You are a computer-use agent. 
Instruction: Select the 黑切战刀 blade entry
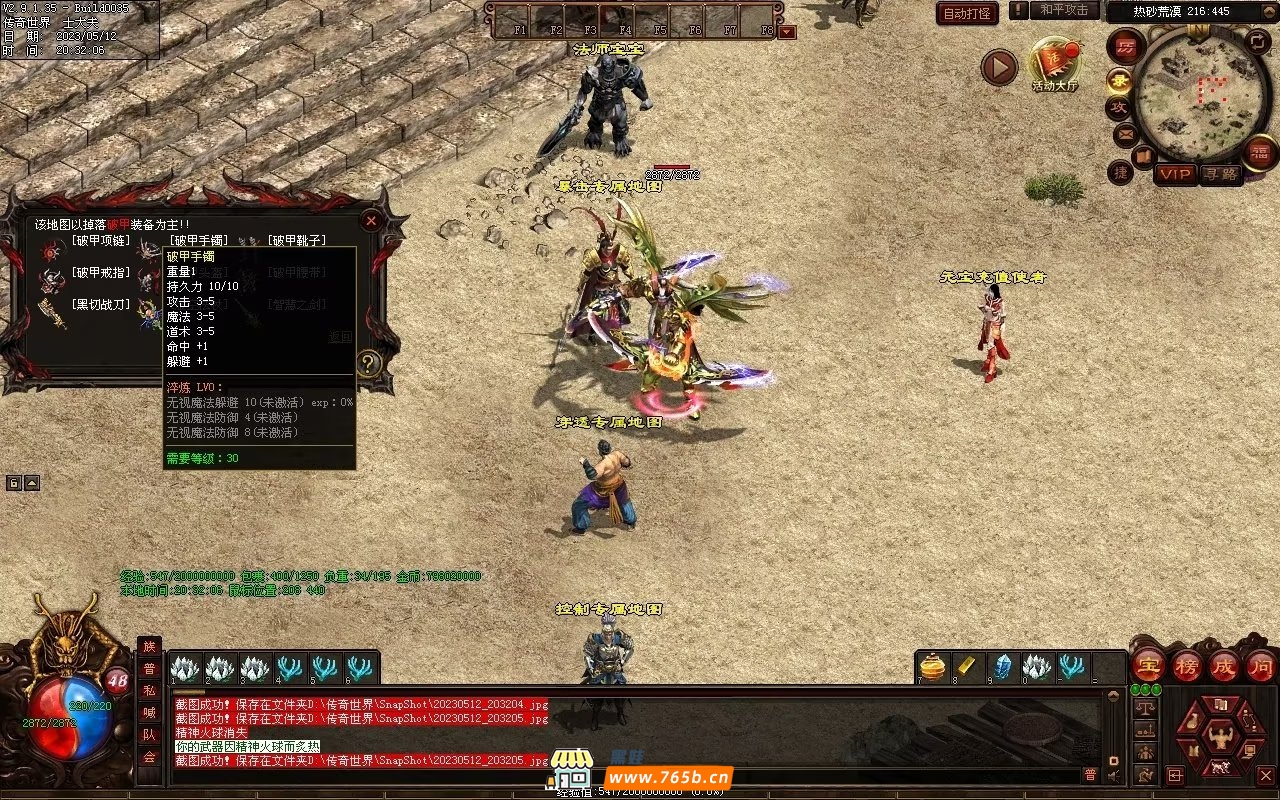tap(99, 304)
